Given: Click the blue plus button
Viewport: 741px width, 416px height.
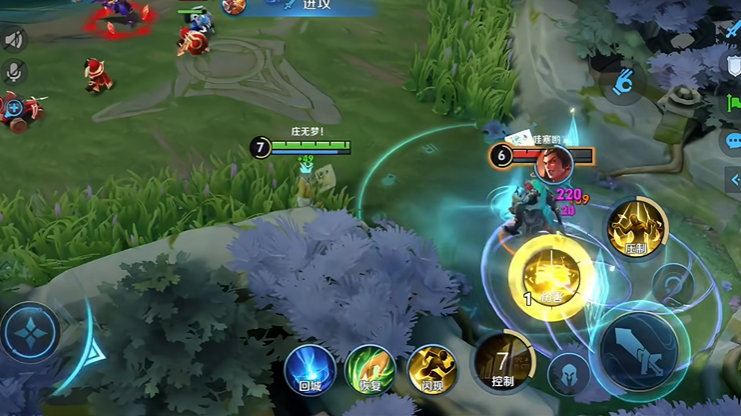Looking at the screenshot, I should coord(14,108).
